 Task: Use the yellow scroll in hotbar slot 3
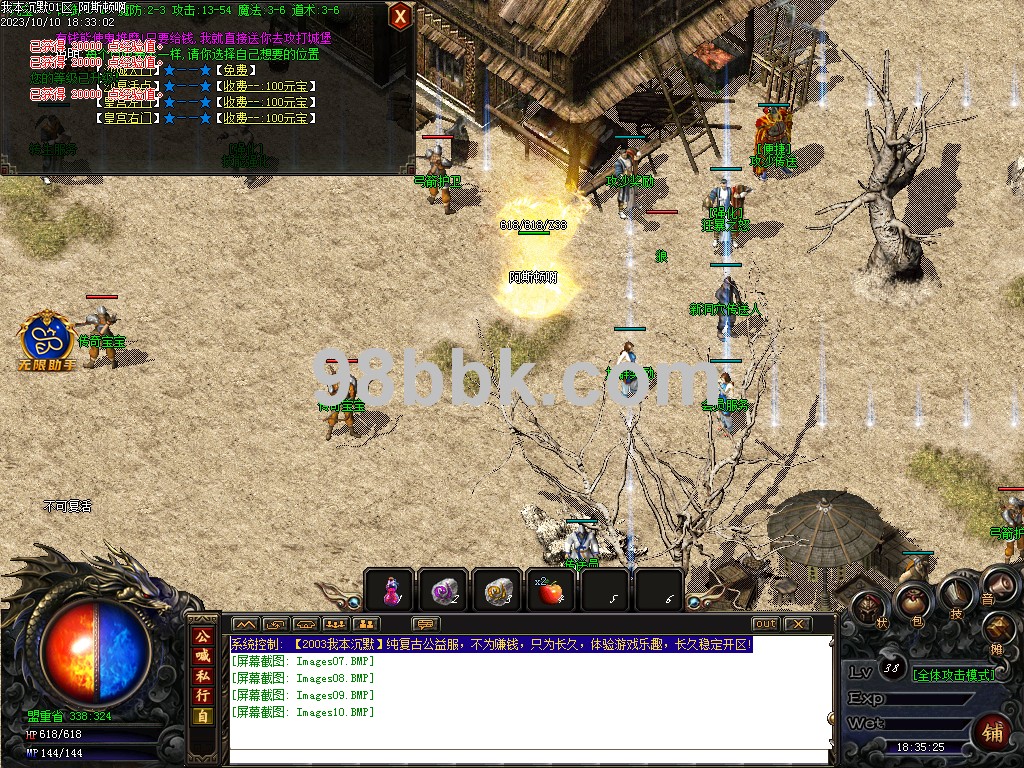coord(496,590)
